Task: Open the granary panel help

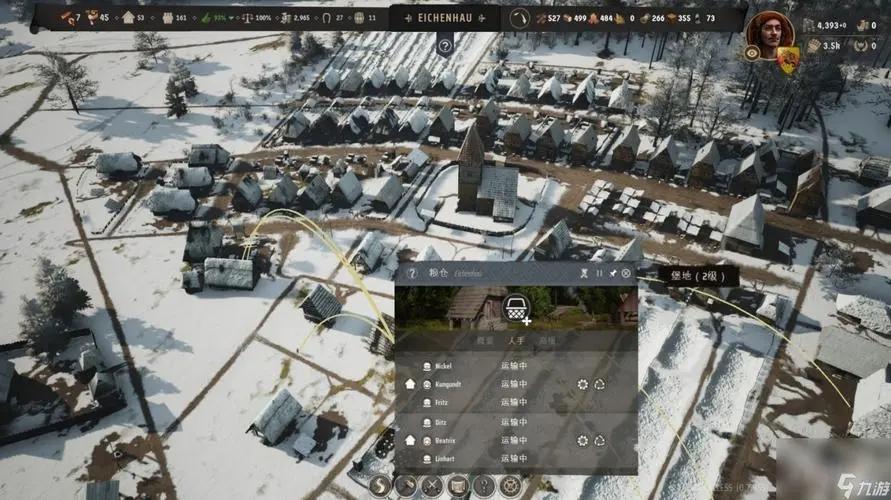Action: [411, 273]
